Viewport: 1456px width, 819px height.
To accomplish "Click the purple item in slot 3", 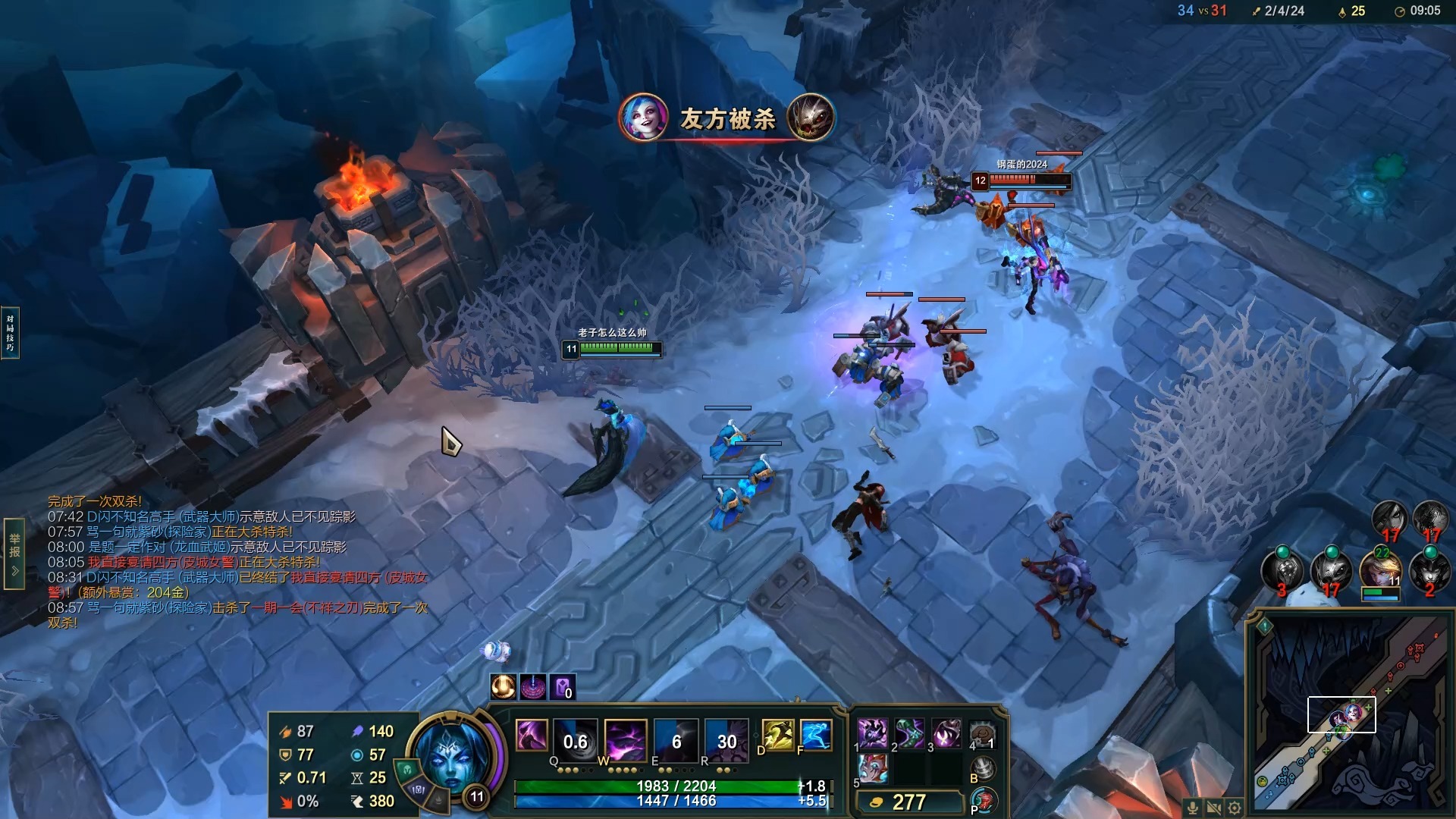I will click(946, 733).
